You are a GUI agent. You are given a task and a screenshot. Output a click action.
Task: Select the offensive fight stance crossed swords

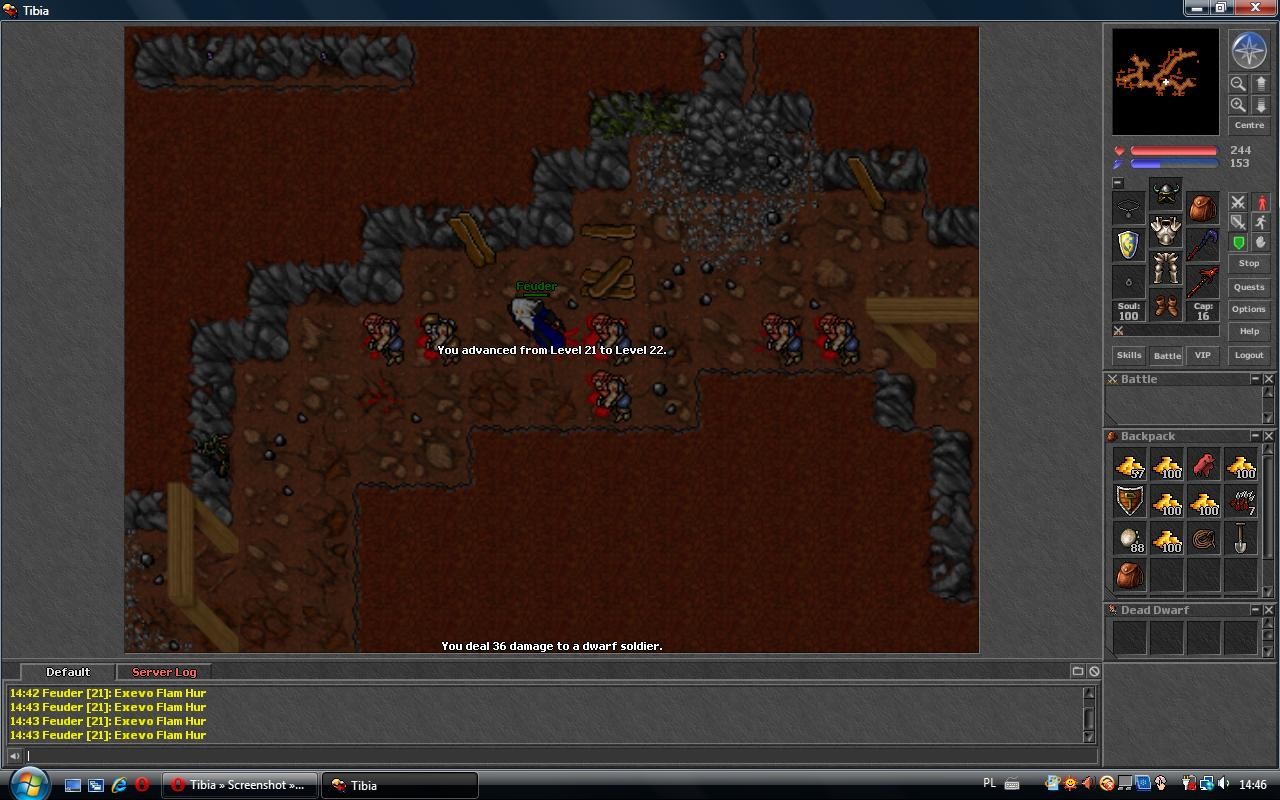pyautogui.click(x=1239, y=203)
